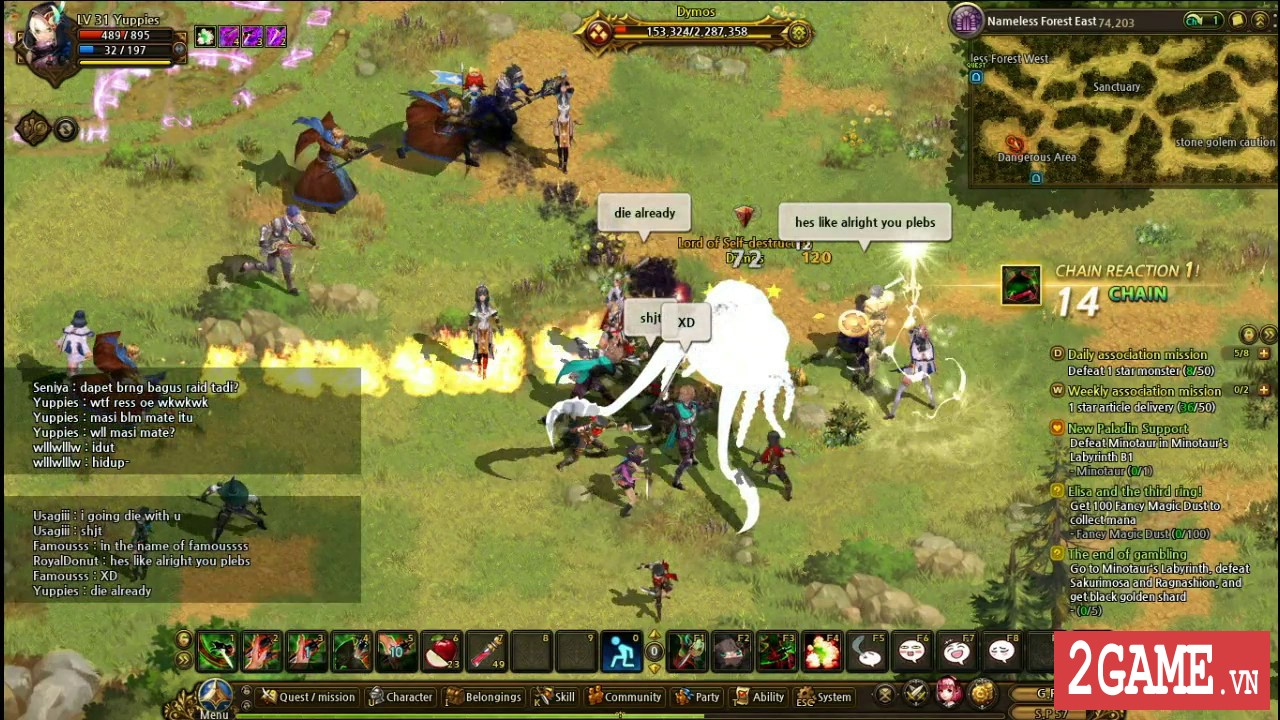Toggle the circular icon below the player portrait
Screen dimensions: 1280x720
click(66, 127)
